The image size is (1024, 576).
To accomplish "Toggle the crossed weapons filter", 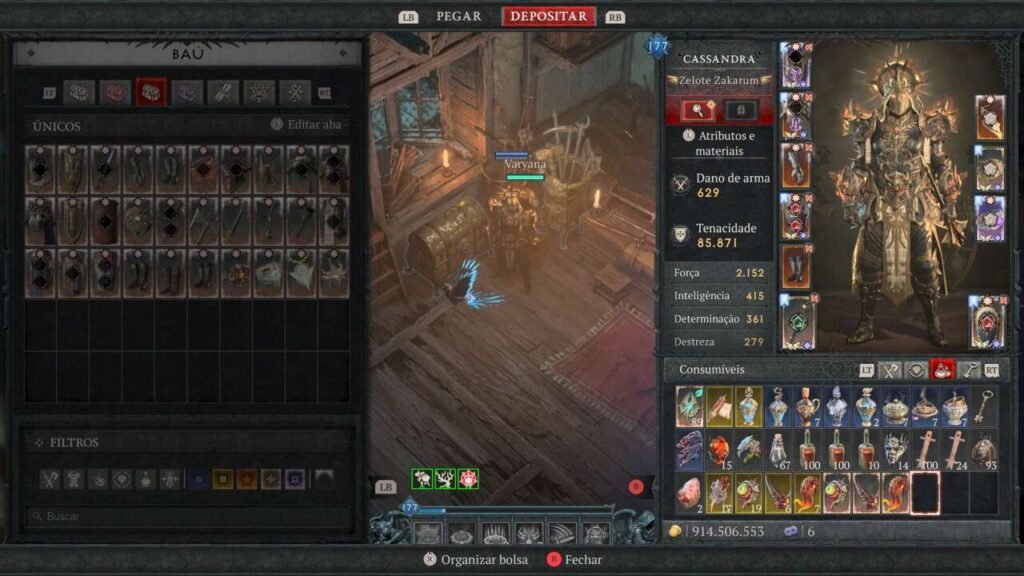I will (50, 479).
